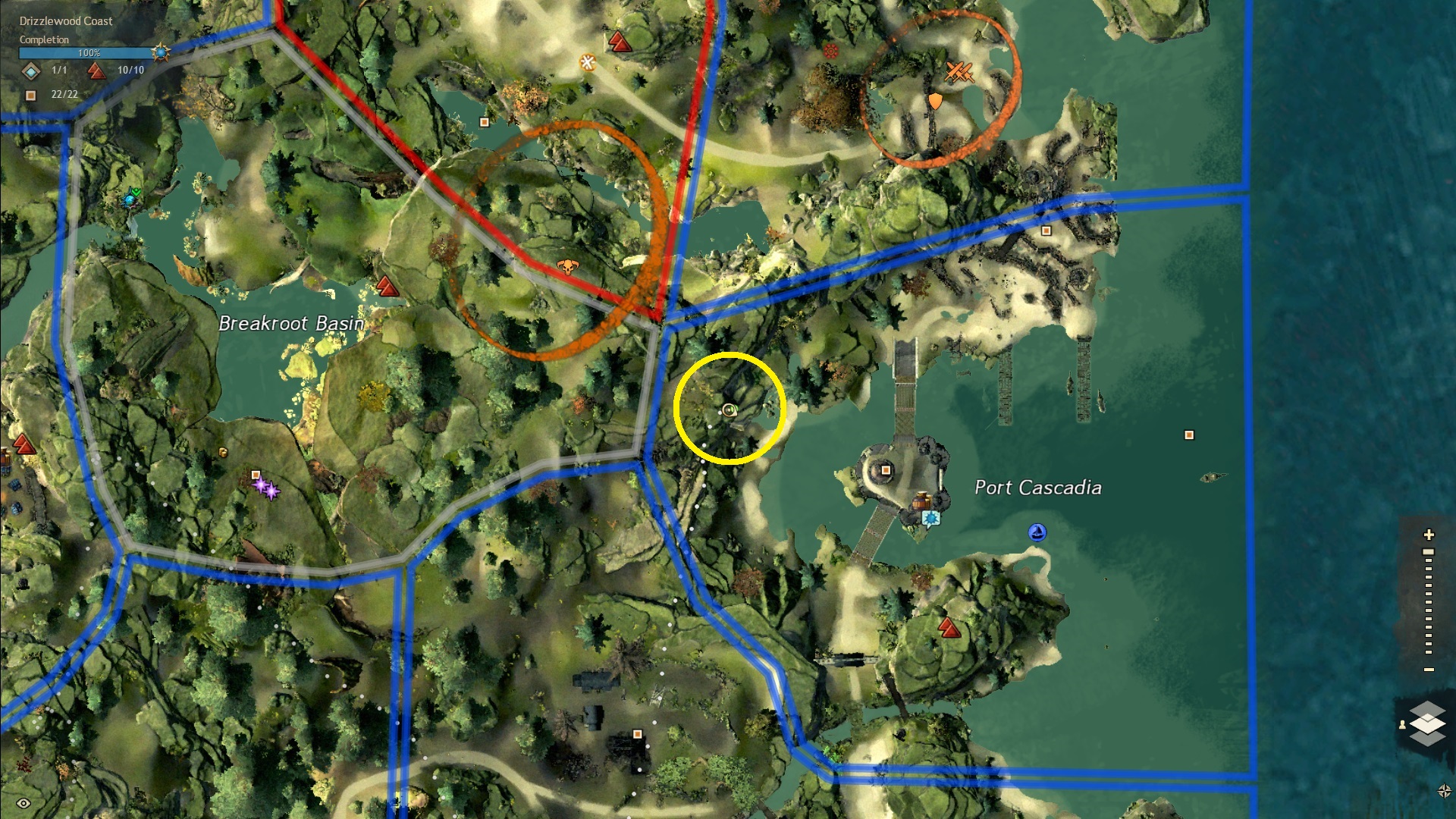Select the orange circle marker with white cross
Image resolution: width=1456 pixels, height=819 pixels.
(588, 62)
